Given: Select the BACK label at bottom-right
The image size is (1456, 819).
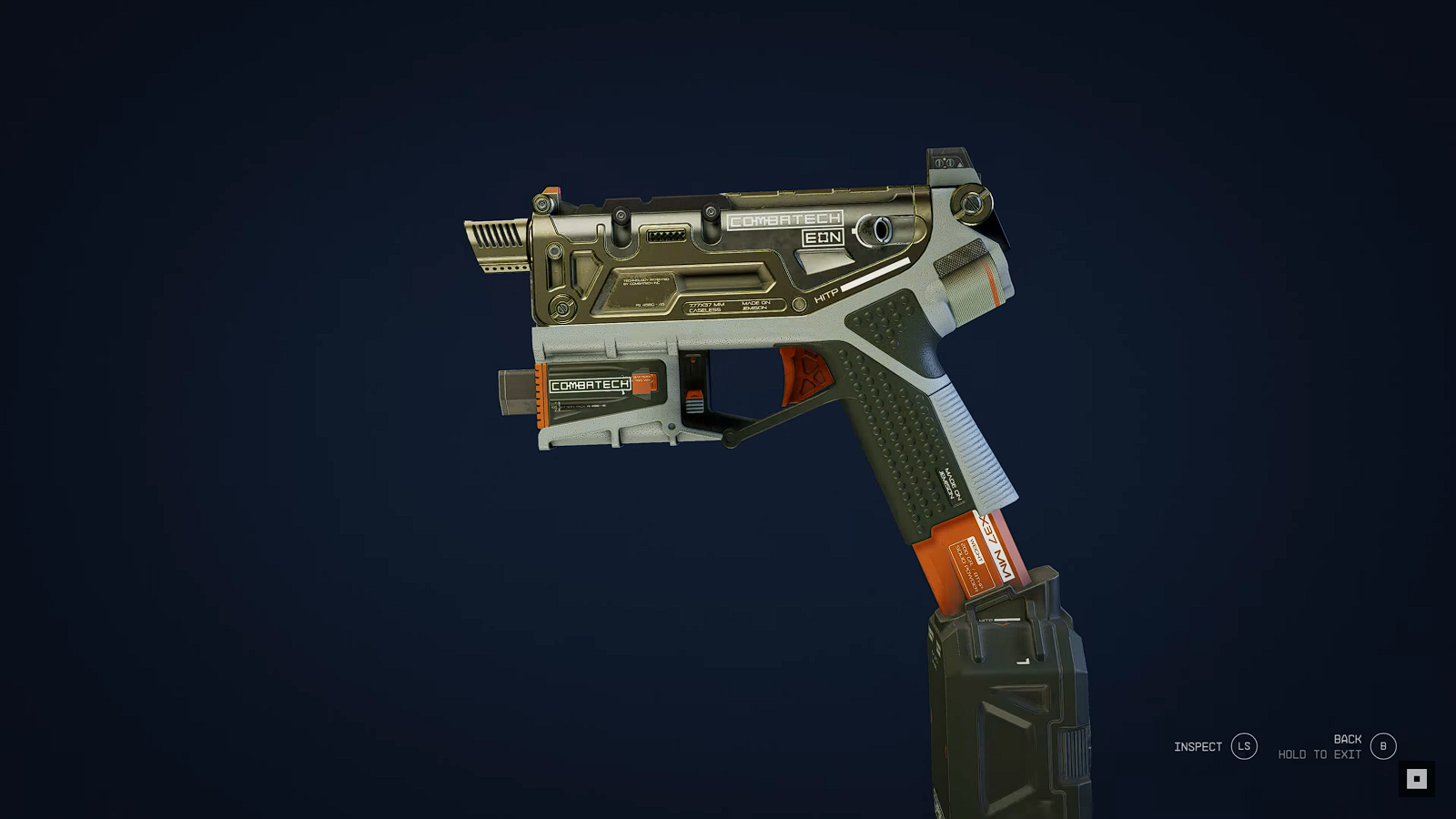Looking at the screenshot, I should 1347,739.
